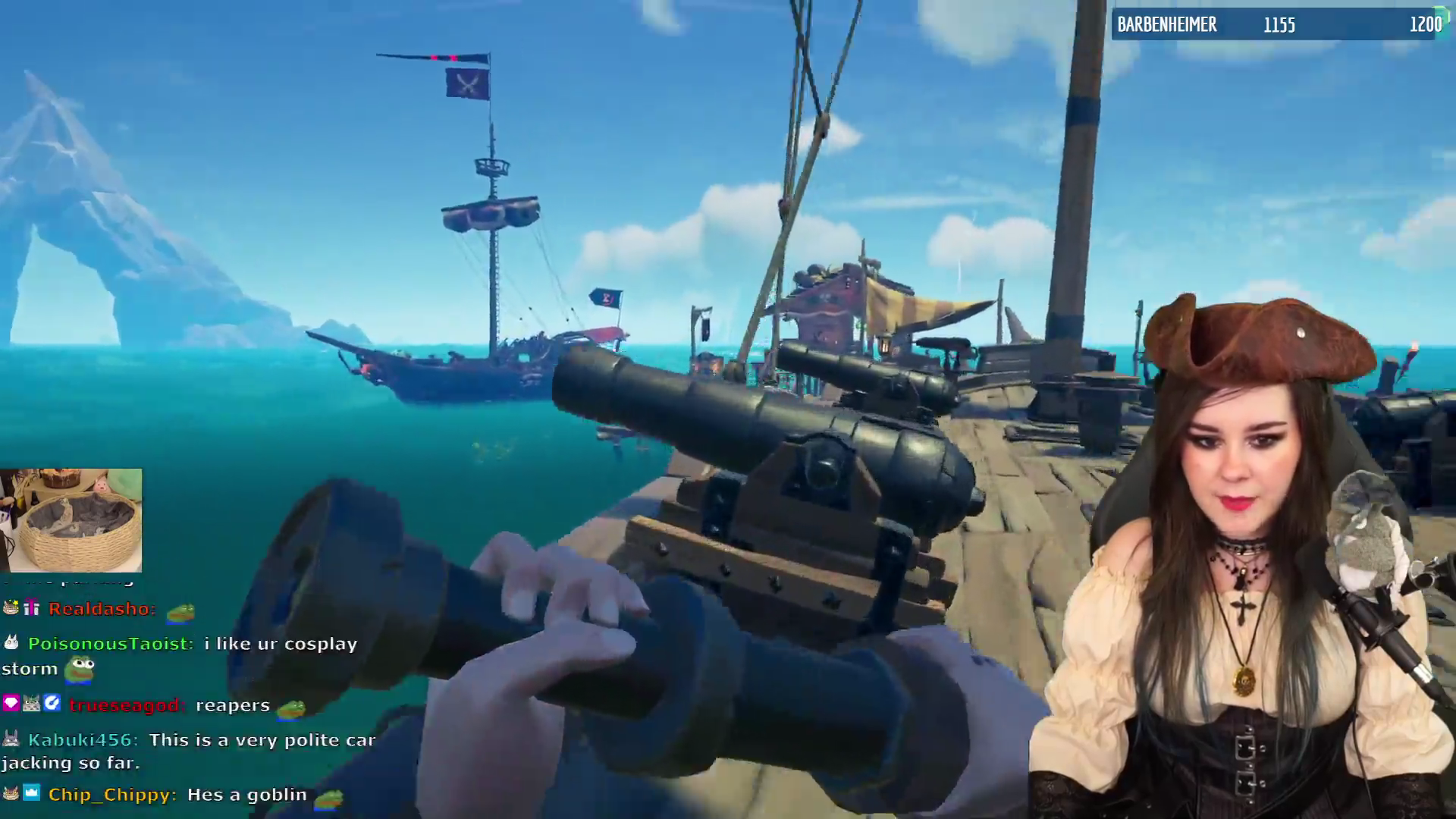
Task: Select the pink diamond badge beside trueseagod
Action: click(11, 703)
